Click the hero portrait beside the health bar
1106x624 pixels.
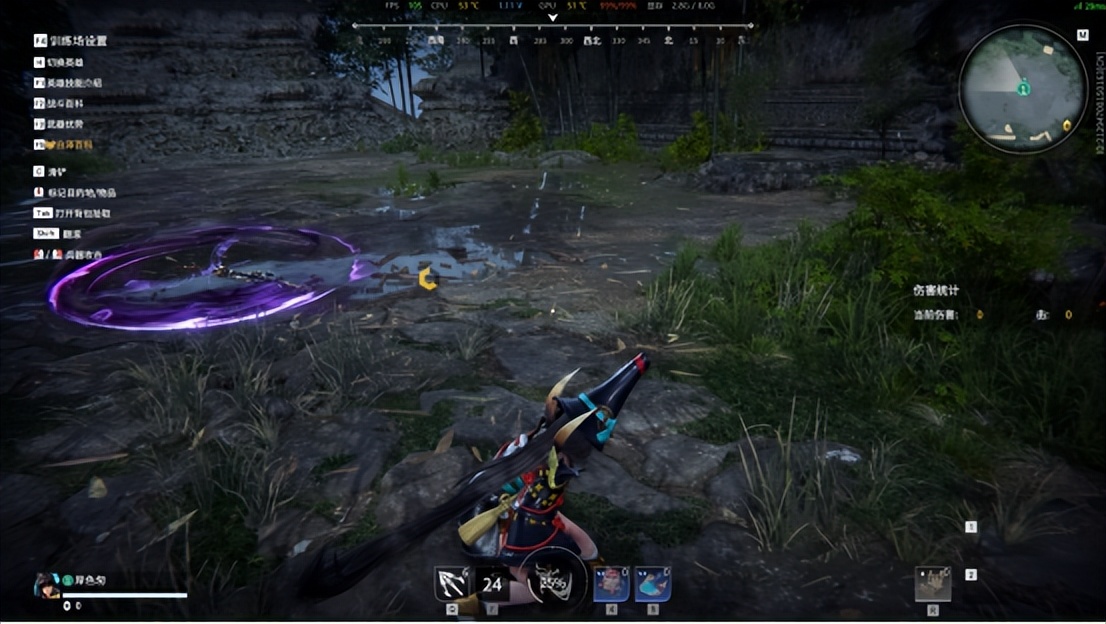(45, 584)
